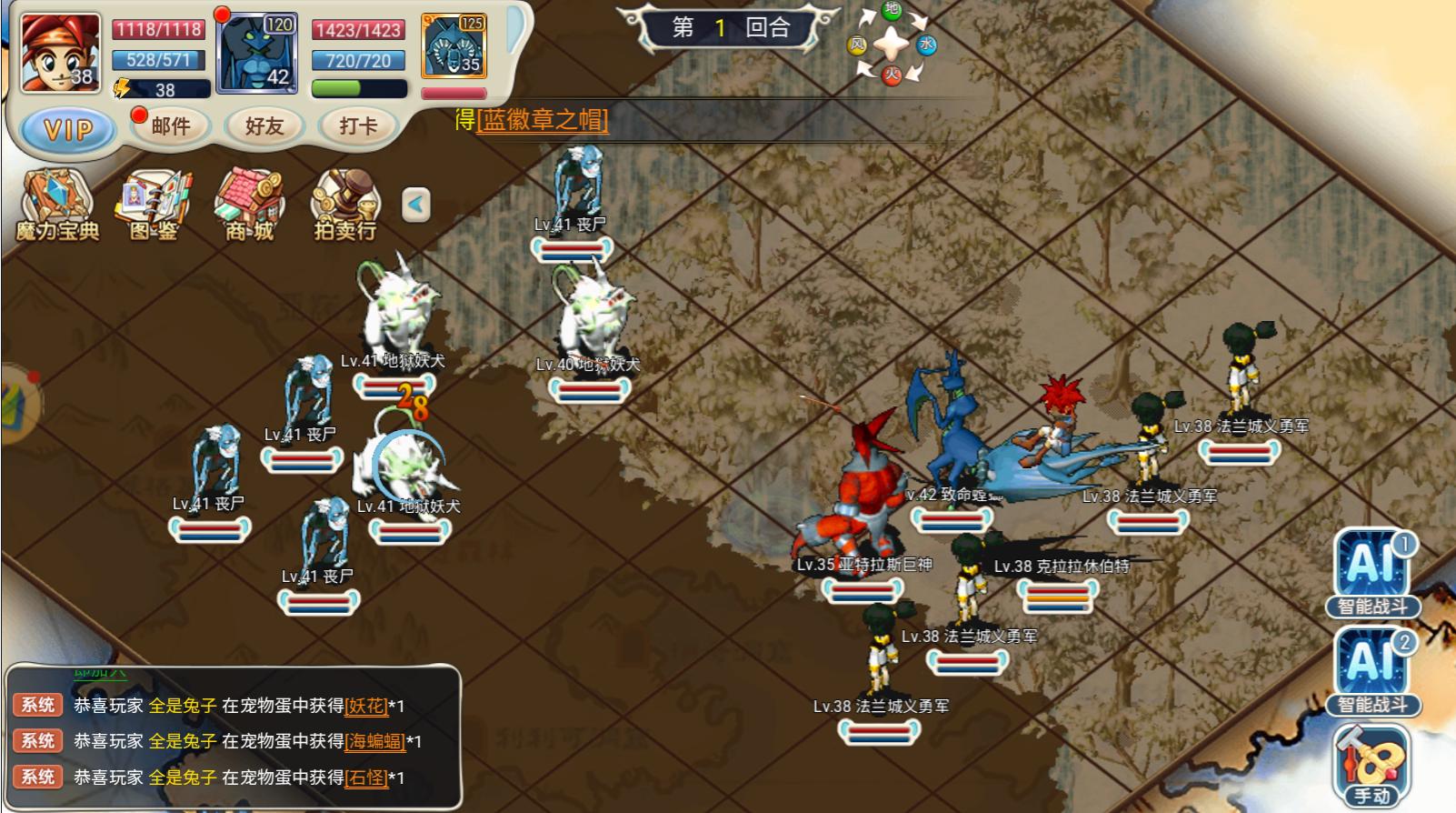The height and width of the screenshot is (813, 1456).
Task: Click the [妖花] item link in chat
Action: pyautogui.click(x=366, y=706)
